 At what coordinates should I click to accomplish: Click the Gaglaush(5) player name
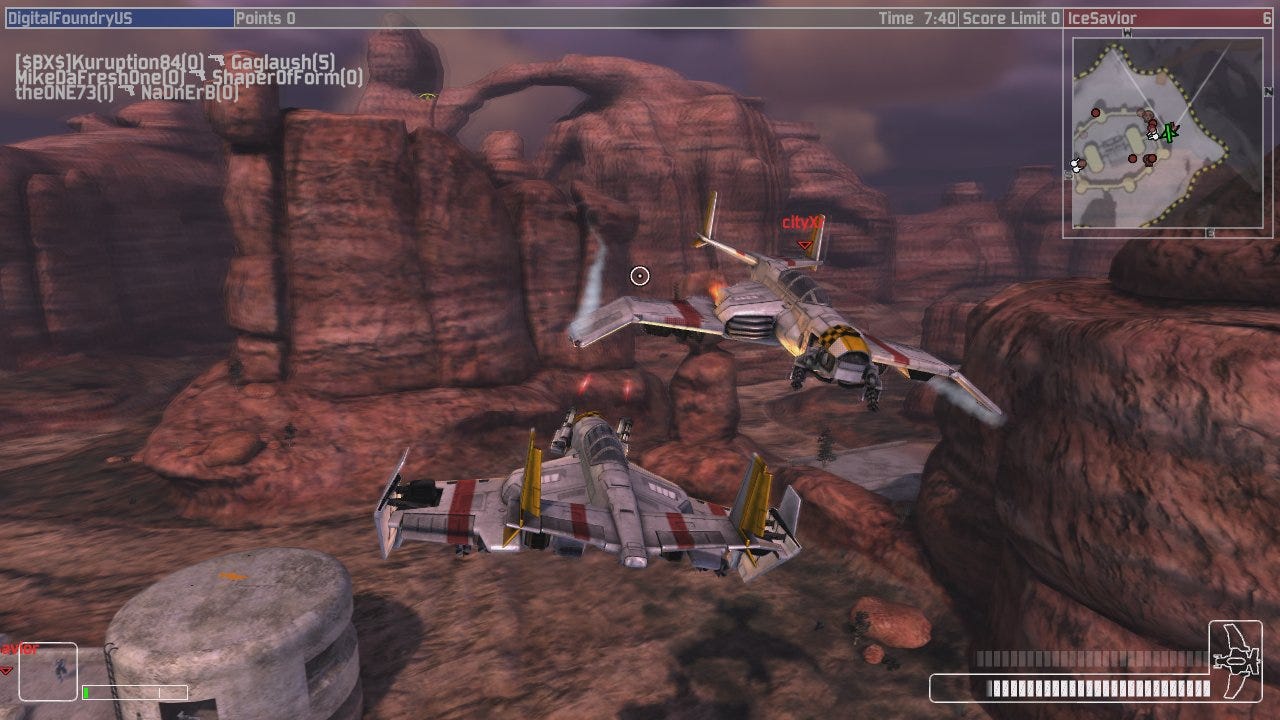[282, 61]
